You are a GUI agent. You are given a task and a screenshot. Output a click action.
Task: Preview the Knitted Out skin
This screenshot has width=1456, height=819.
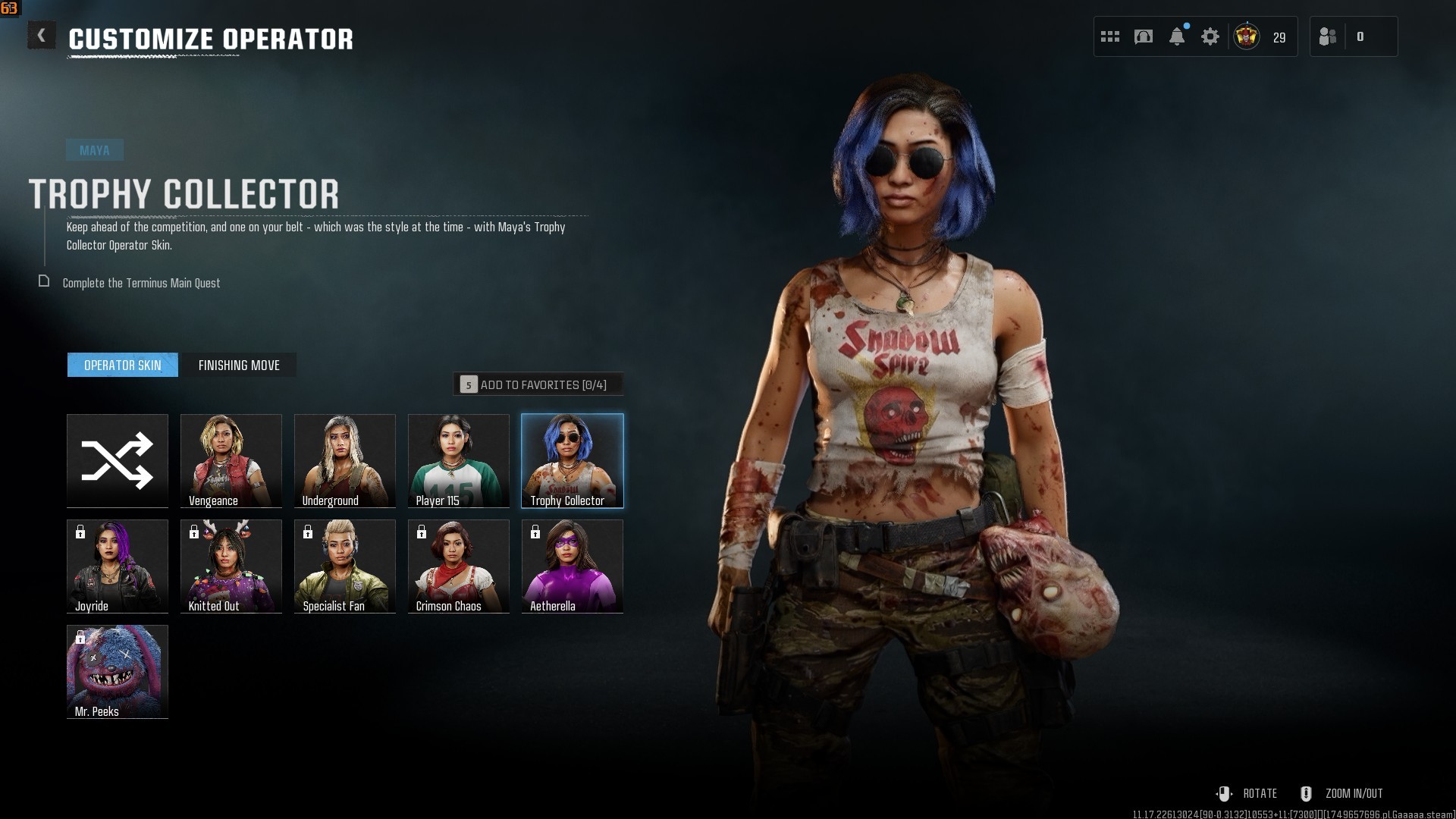(x=231, y=566)
